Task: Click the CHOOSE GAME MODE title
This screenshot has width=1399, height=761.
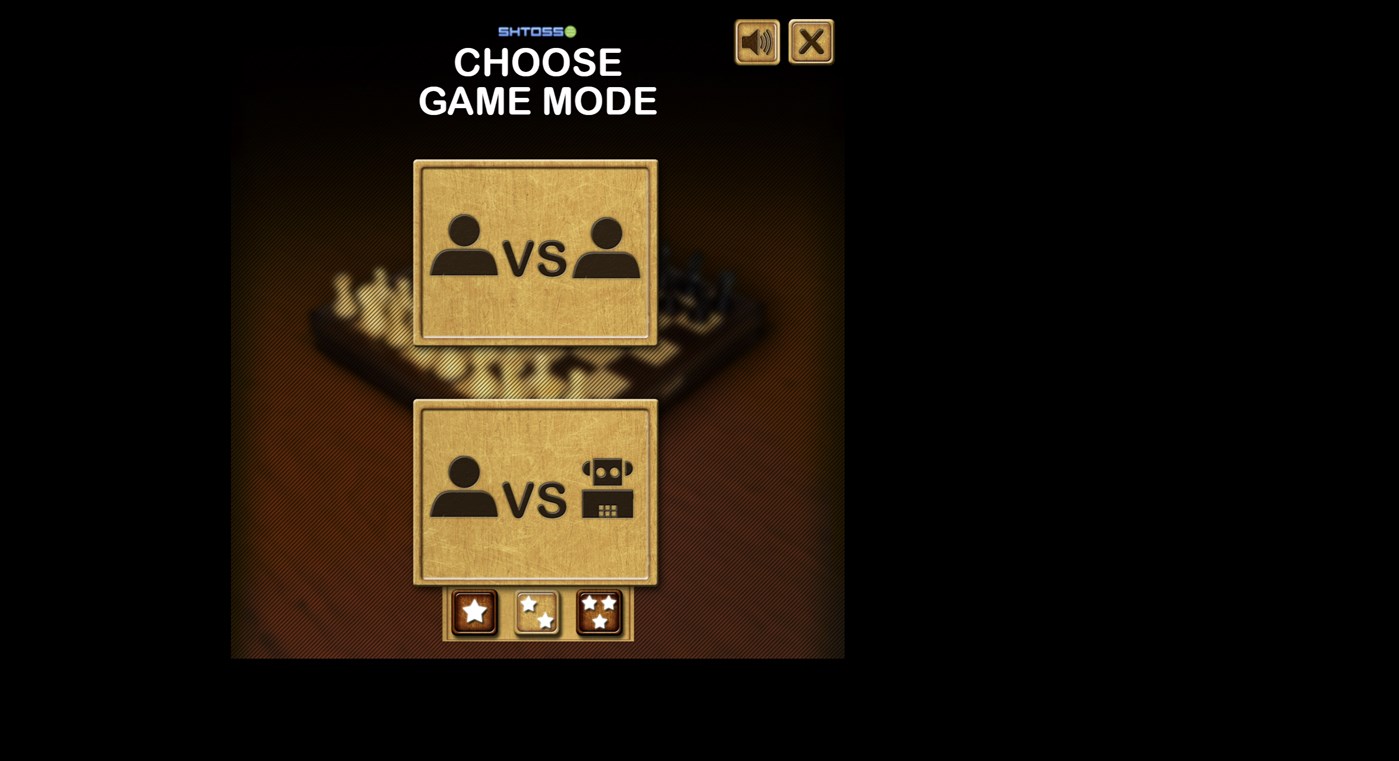Action: click(x=538, y=81)
